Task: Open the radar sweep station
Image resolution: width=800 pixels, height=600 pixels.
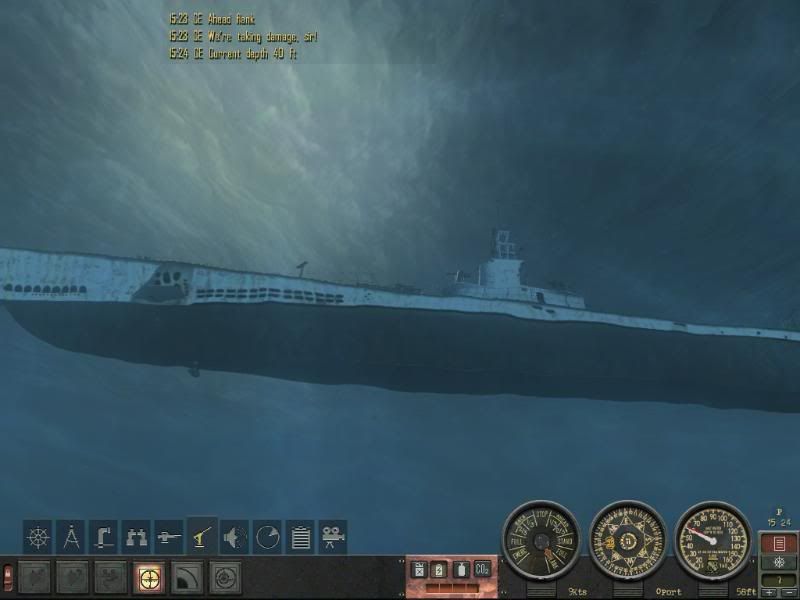Action: click(x=267, y=537)
